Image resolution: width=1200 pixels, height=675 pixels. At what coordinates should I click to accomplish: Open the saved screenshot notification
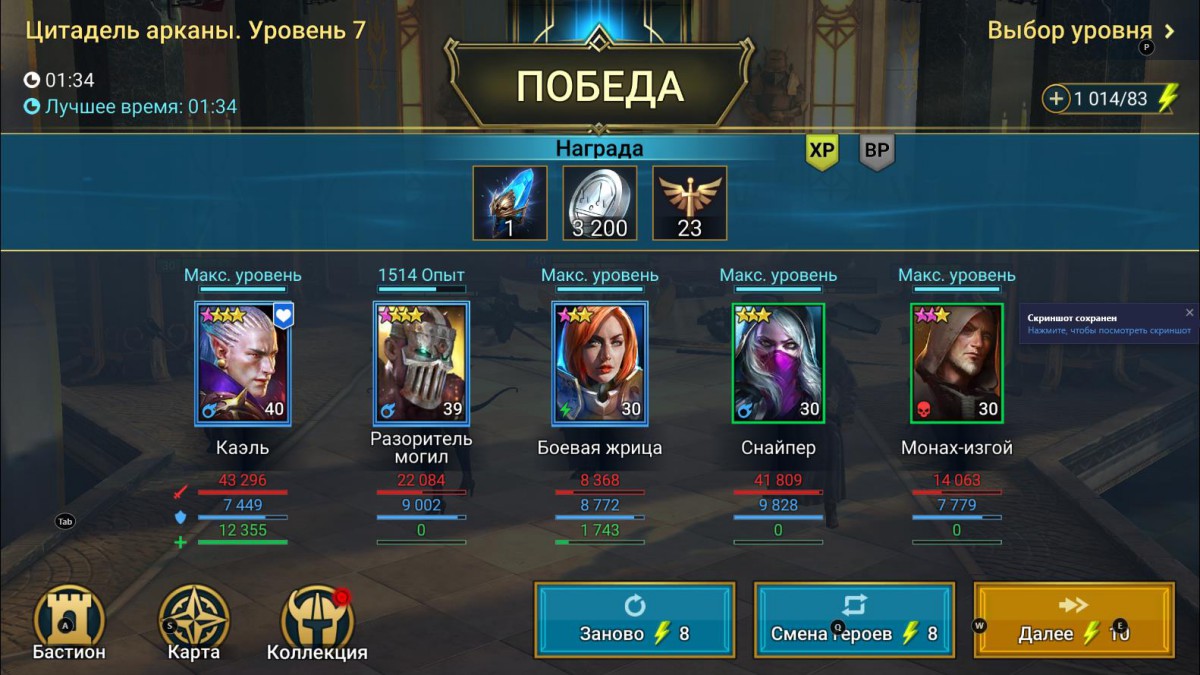pos(1100,324)
